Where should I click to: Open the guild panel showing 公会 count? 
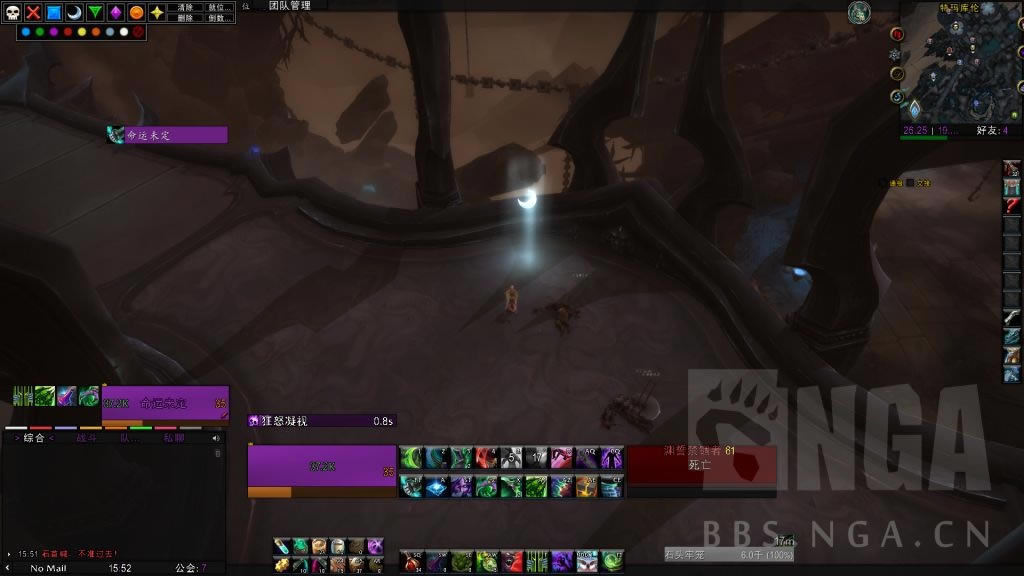[190, 568]
